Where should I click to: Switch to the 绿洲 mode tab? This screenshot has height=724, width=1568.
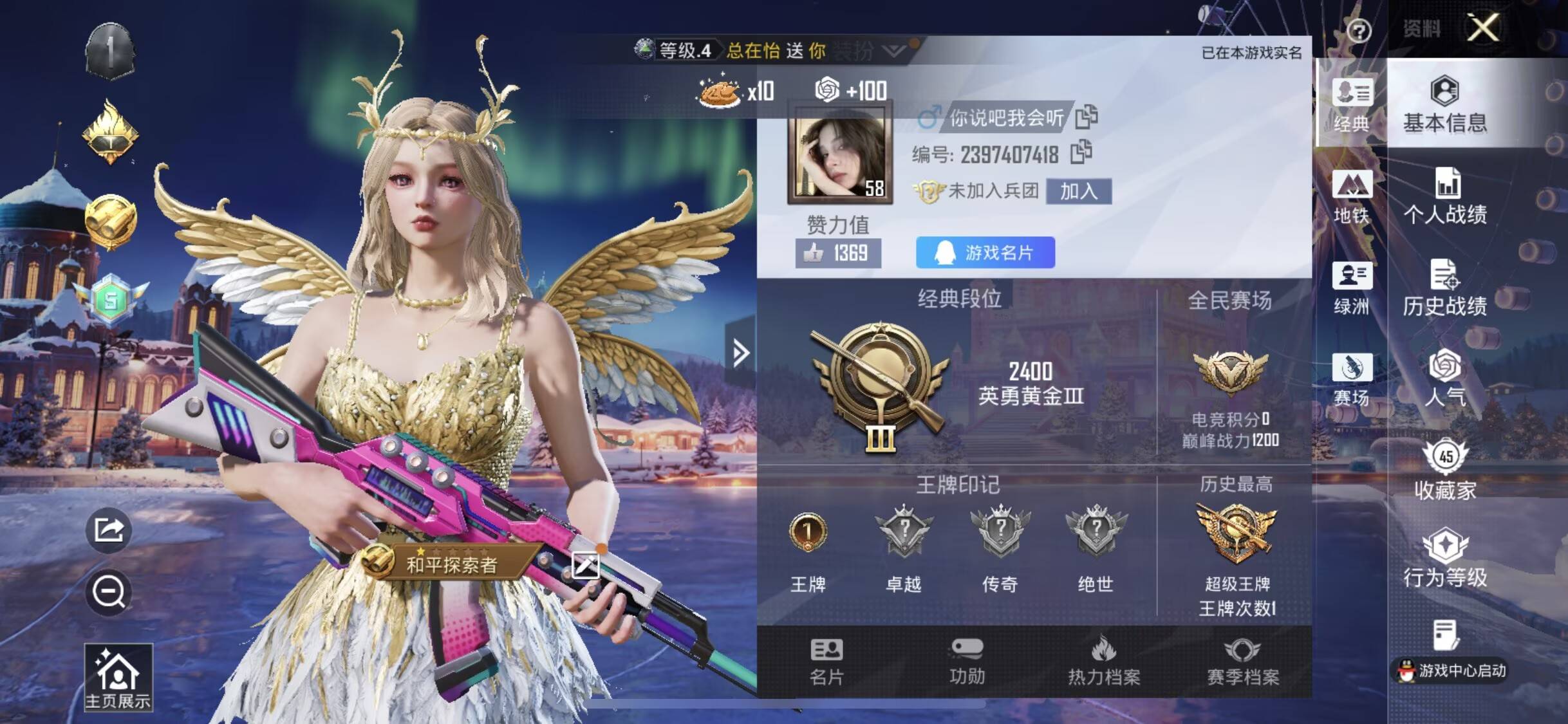tap(1351, 288)
